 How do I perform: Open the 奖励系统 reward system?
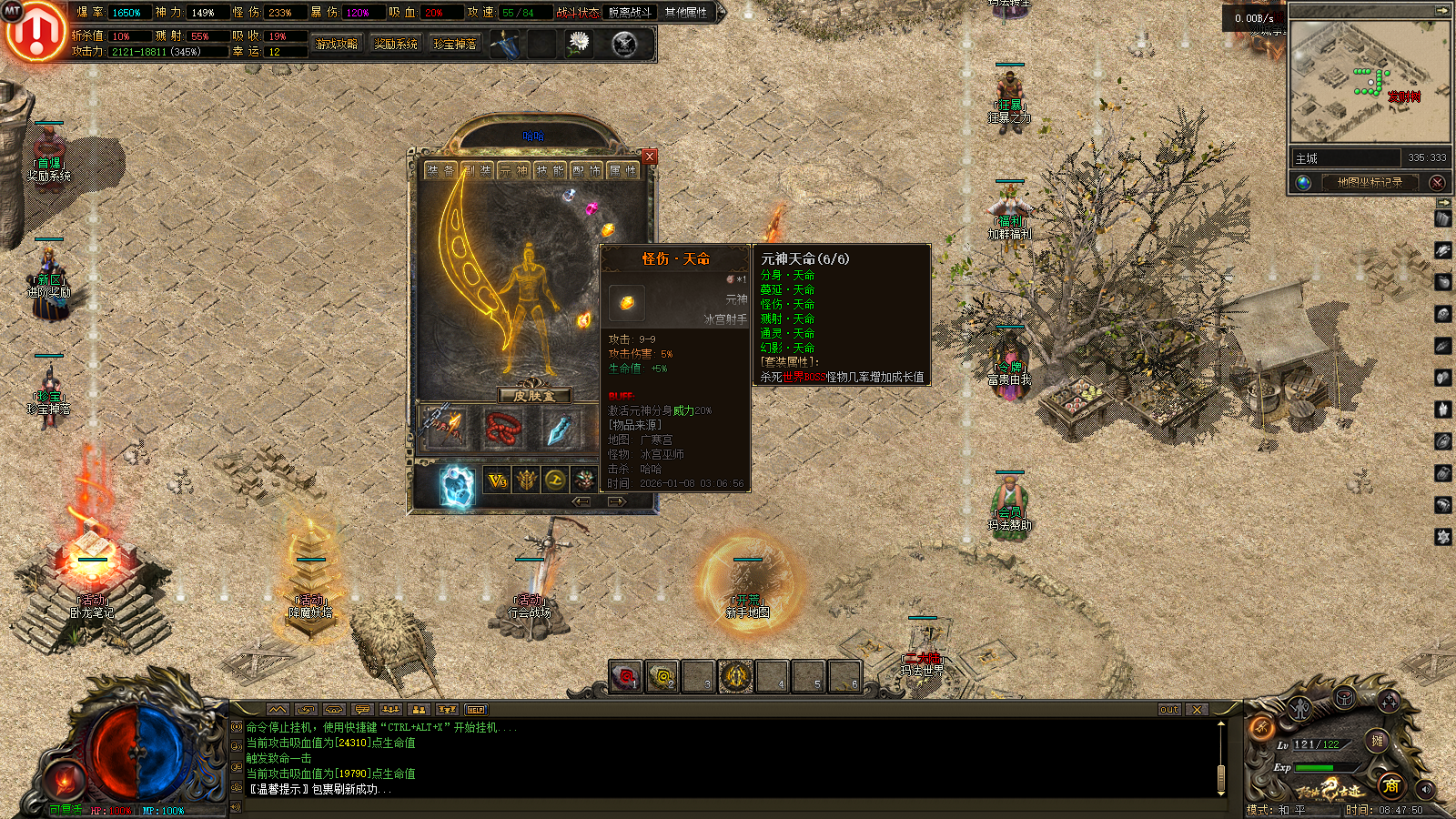[396, 44]
